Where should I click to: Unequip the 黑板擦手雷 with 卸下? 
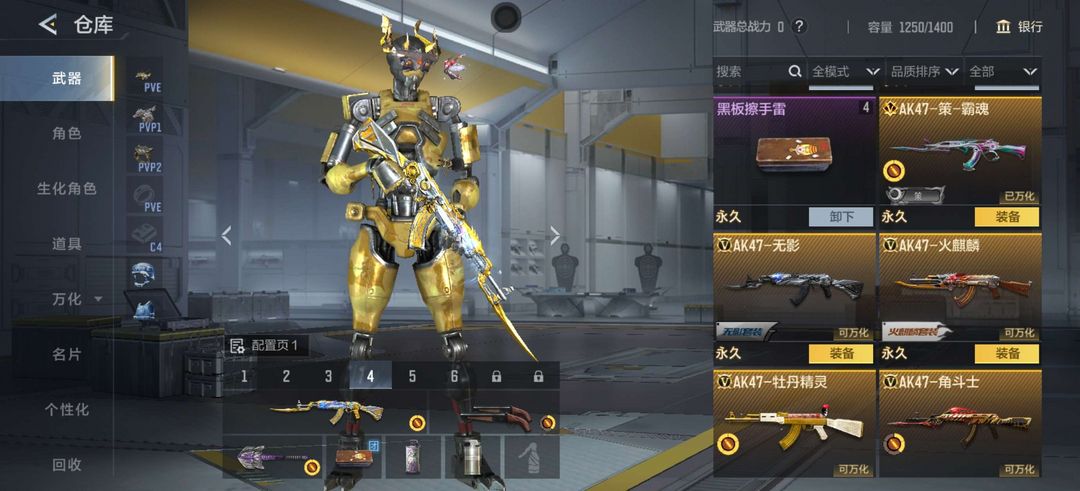pos(840,216)
